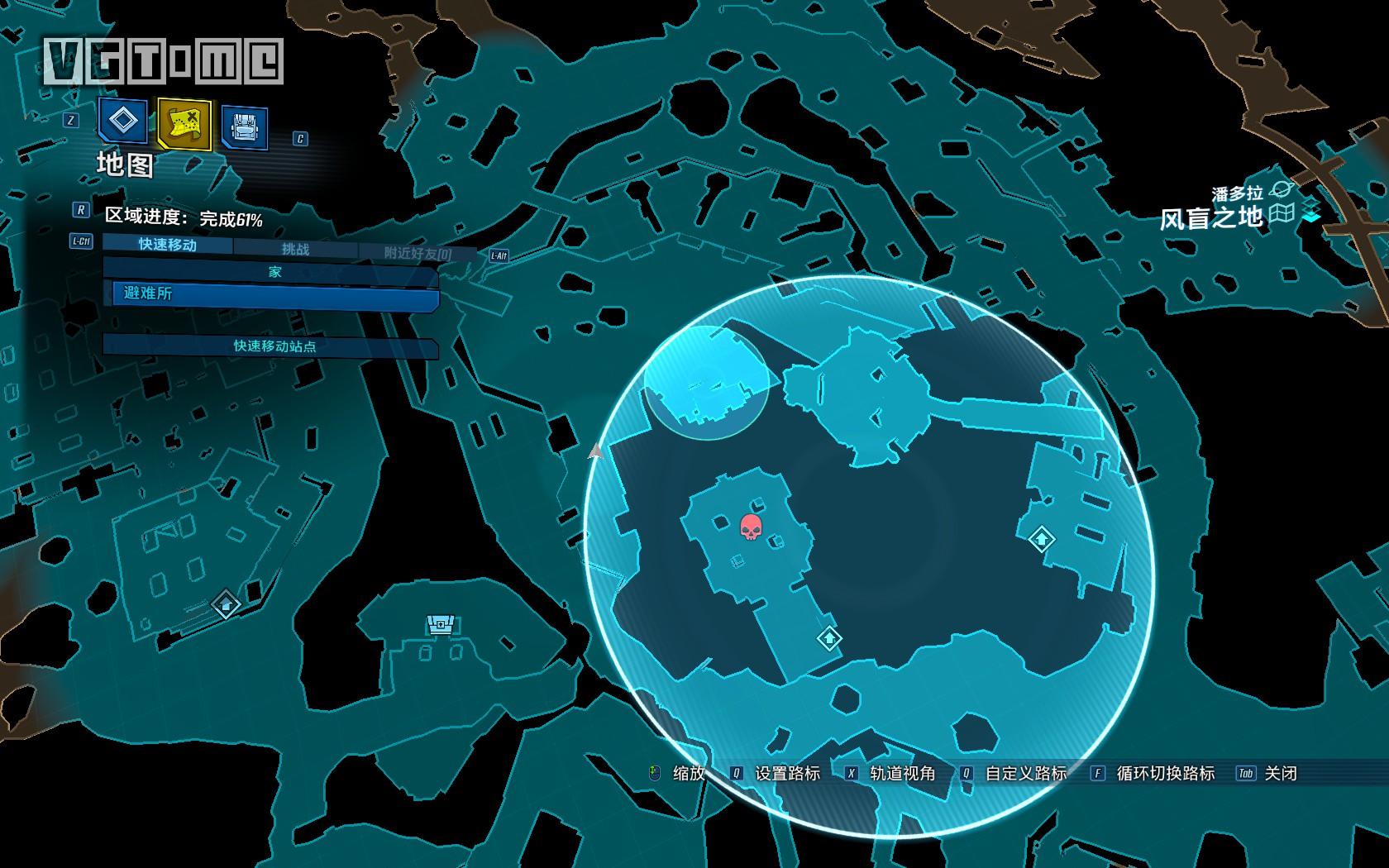Select the red skull boss marker
Screen dimensions: 1389x868
coord(751,527)
